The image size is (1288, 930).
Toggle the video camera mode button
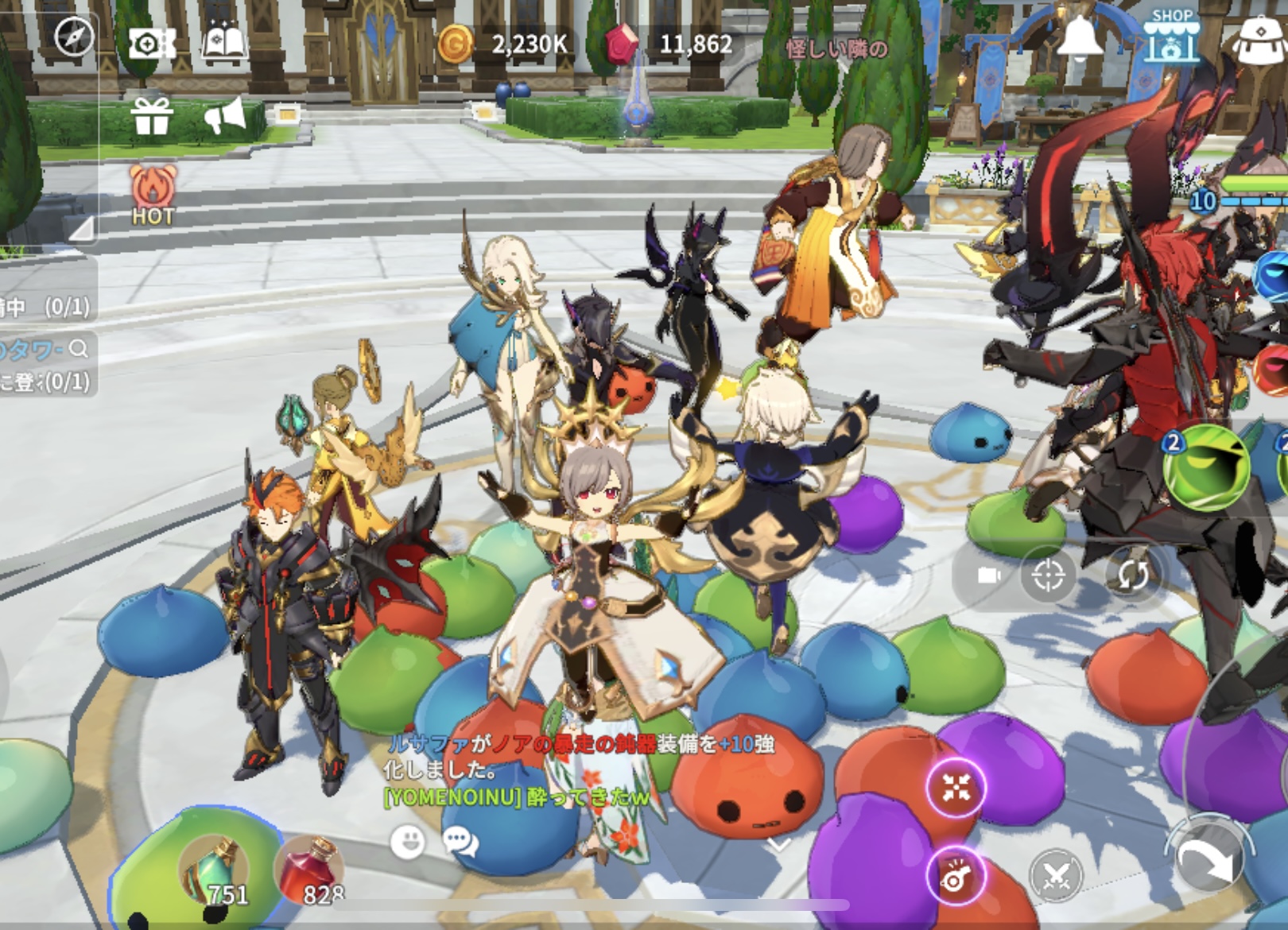tap(988, 575)
